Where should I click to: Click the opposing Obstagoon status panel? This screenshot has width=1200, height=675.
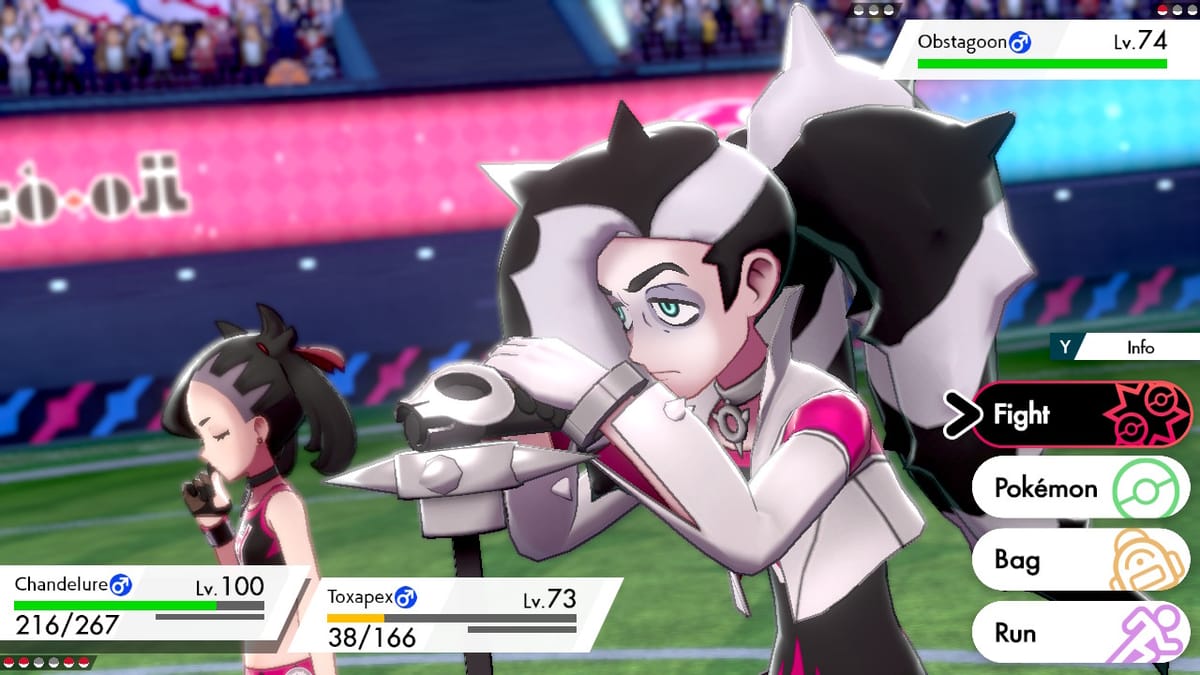(1040, 50)
